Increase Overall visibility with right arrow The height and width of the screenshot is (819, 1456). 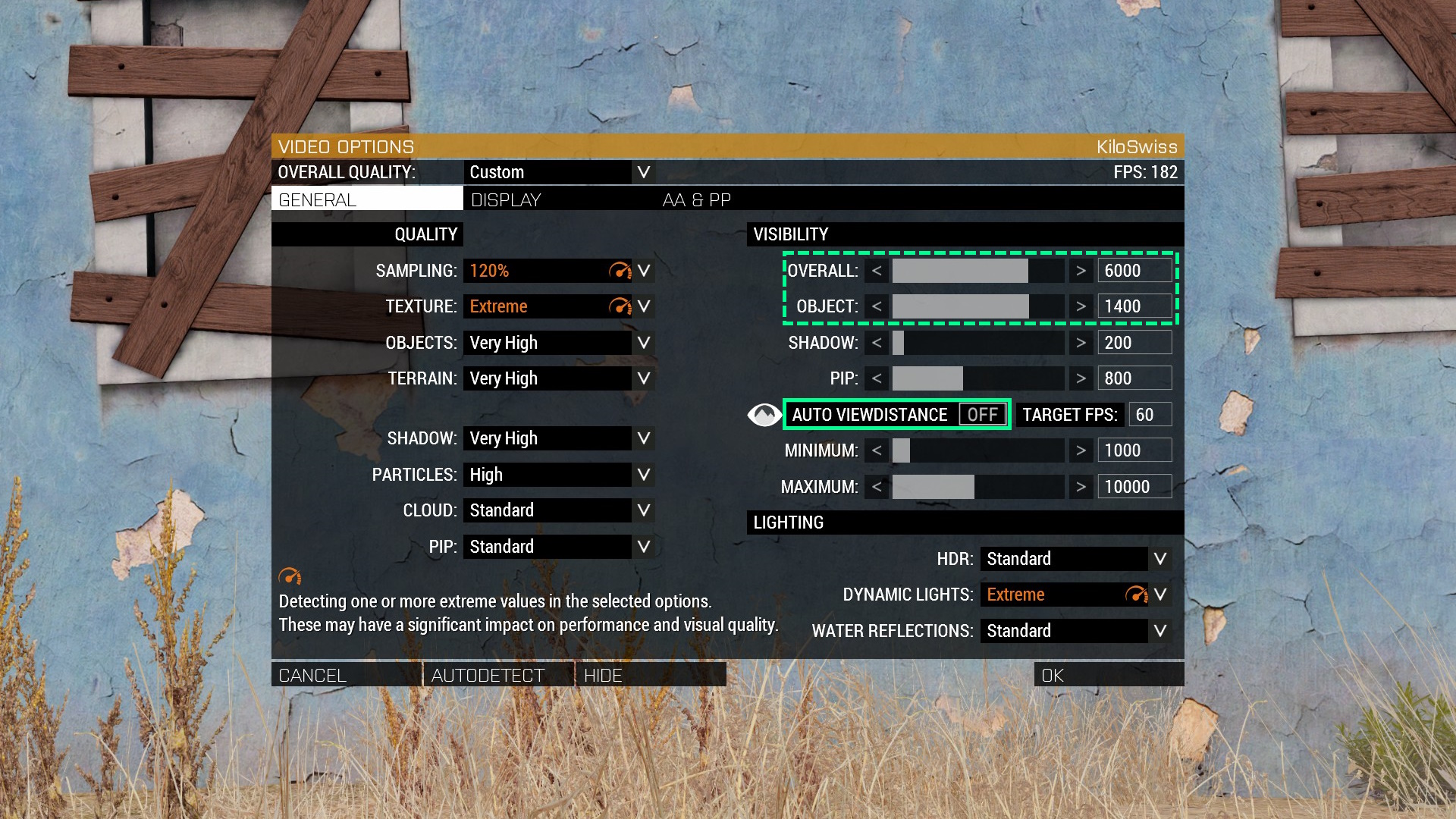click(1081, 271)
